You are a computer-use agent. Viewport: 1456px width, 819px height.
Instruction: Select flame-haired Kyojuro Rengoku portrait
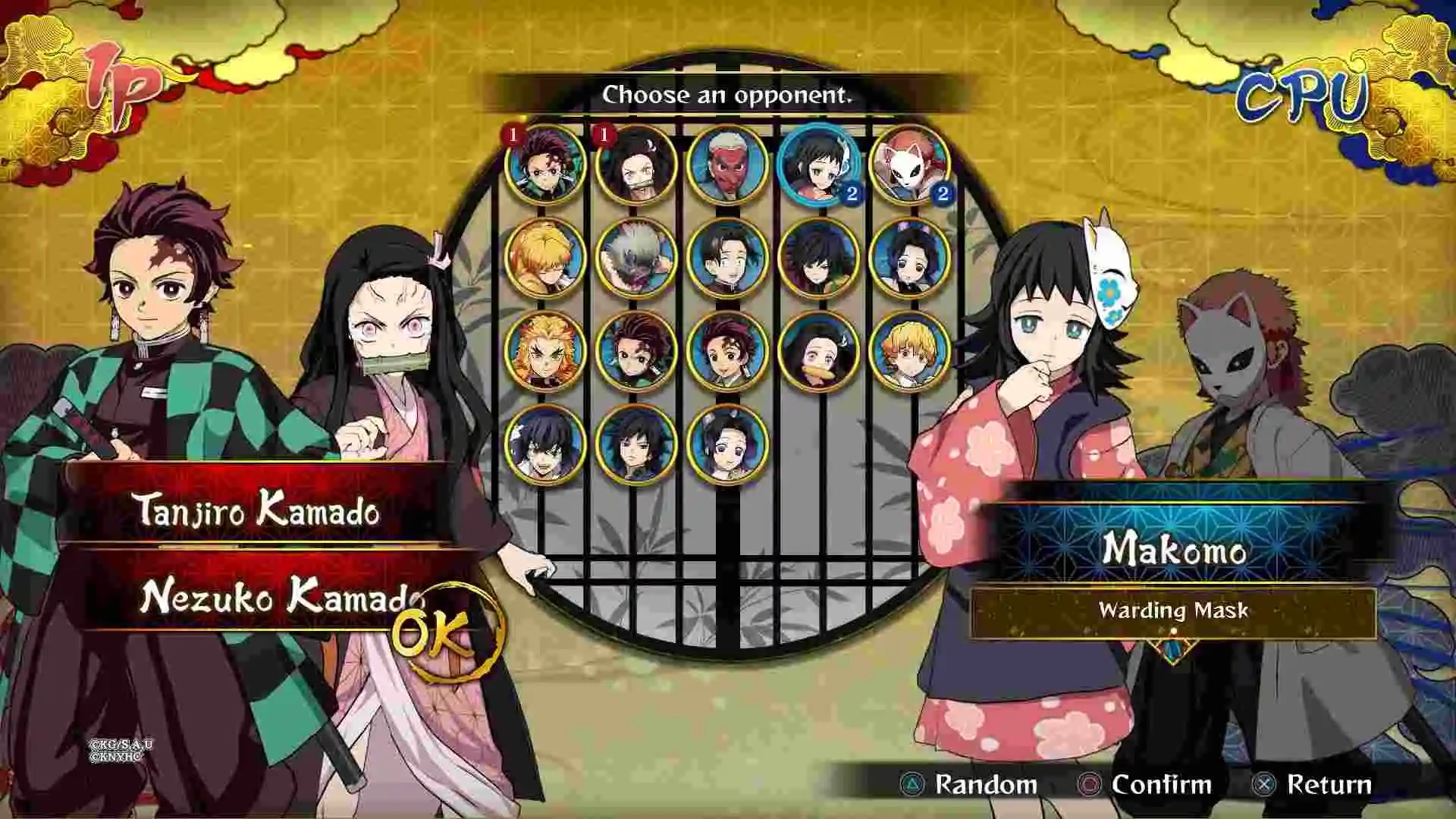coord(545,351)
